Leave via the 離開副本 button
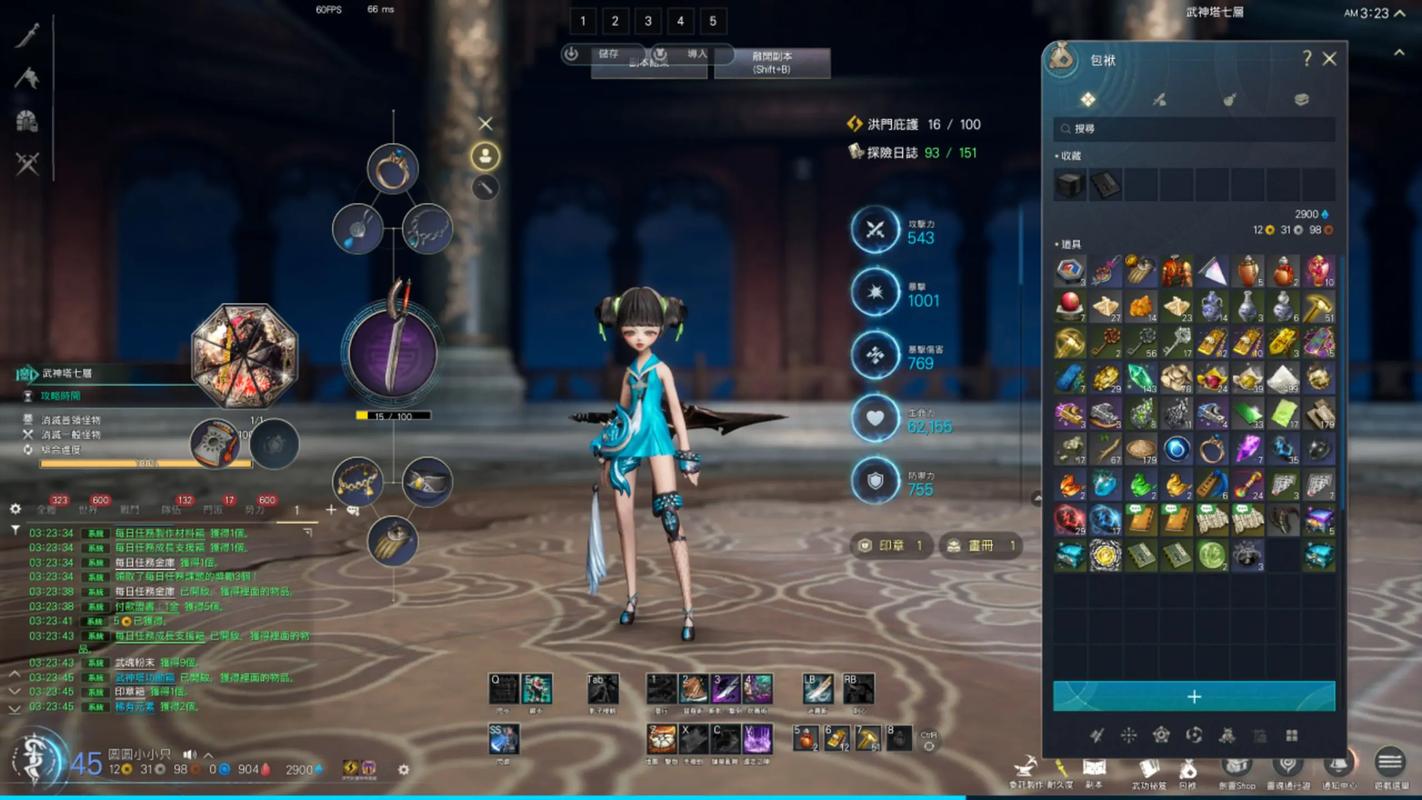This screenshot has width=1422, height=800. [772, 63]
